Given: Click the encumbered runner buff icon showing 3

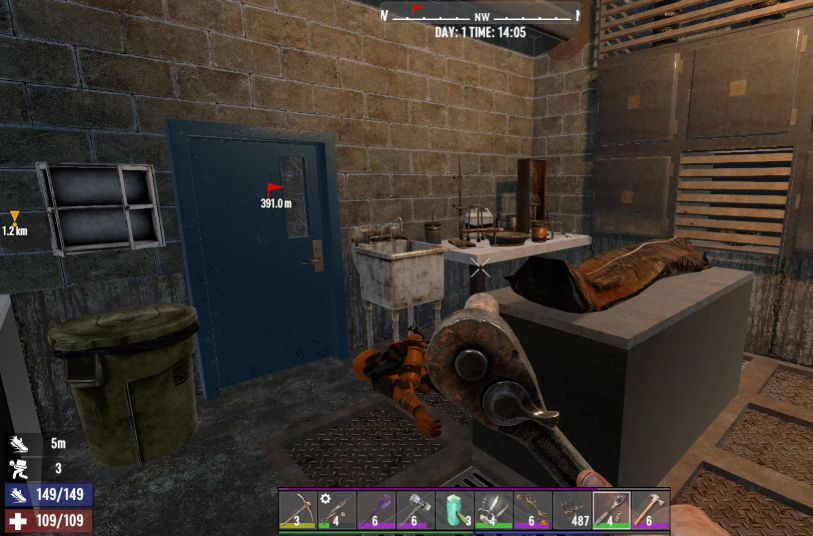Looking at the screenshot, I should tap(20, 467).
